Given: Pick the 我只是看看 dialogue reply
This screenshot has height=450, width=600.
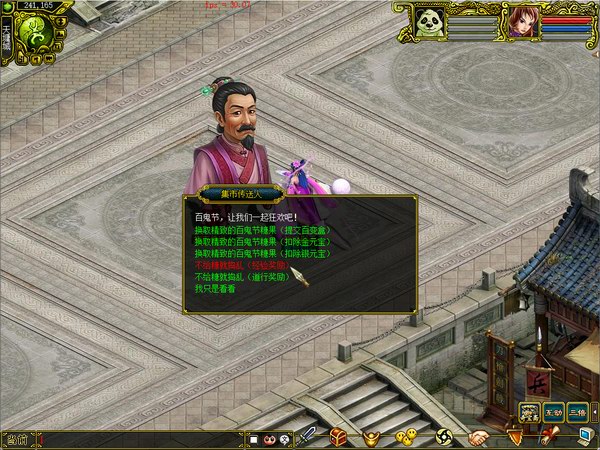Looking at the screenshot, I should (215, 289).
